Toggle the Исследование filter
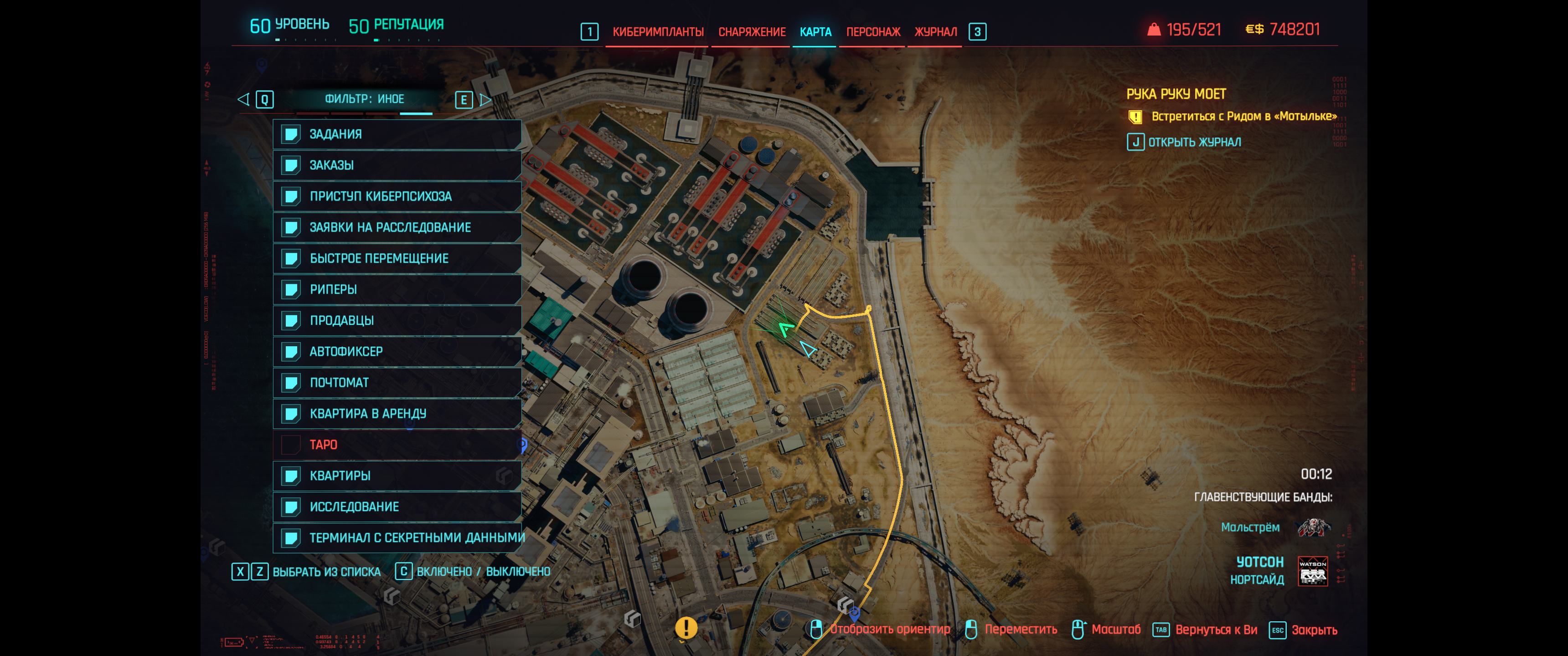Screen dimensions: 1568x656 click(x=397, y=507)
